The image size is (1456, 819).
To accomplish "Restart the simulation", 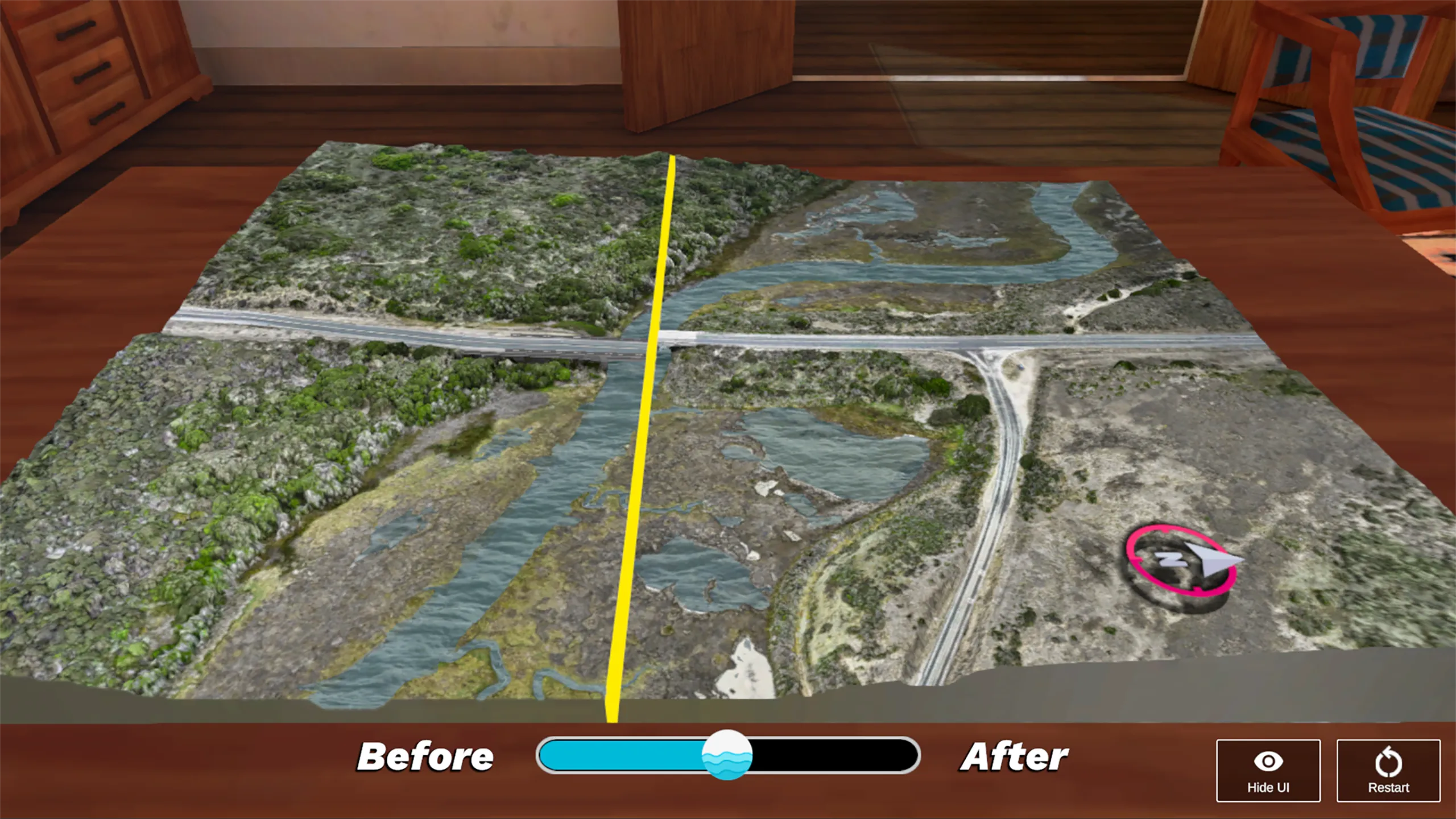I will tap(1388, 770).
